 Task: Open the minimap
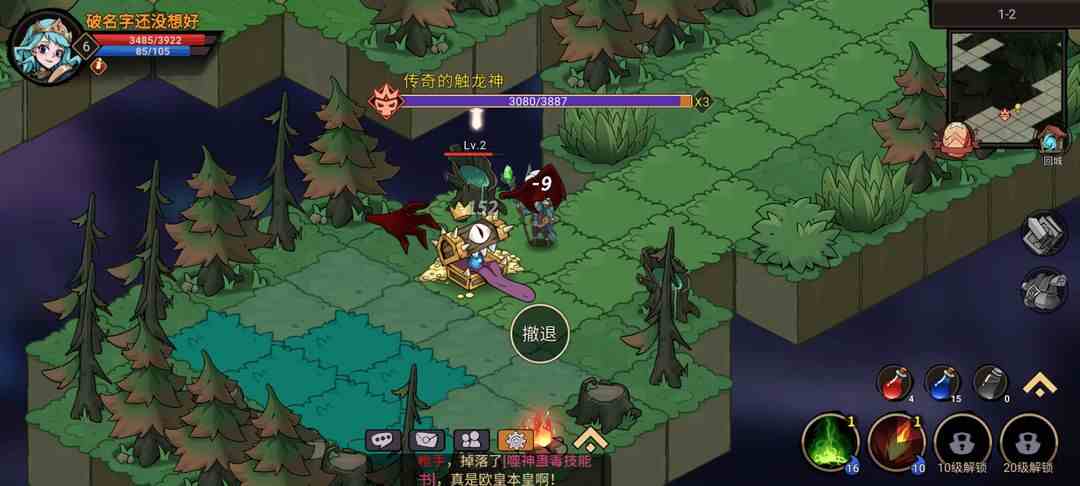click(1007, 86)
